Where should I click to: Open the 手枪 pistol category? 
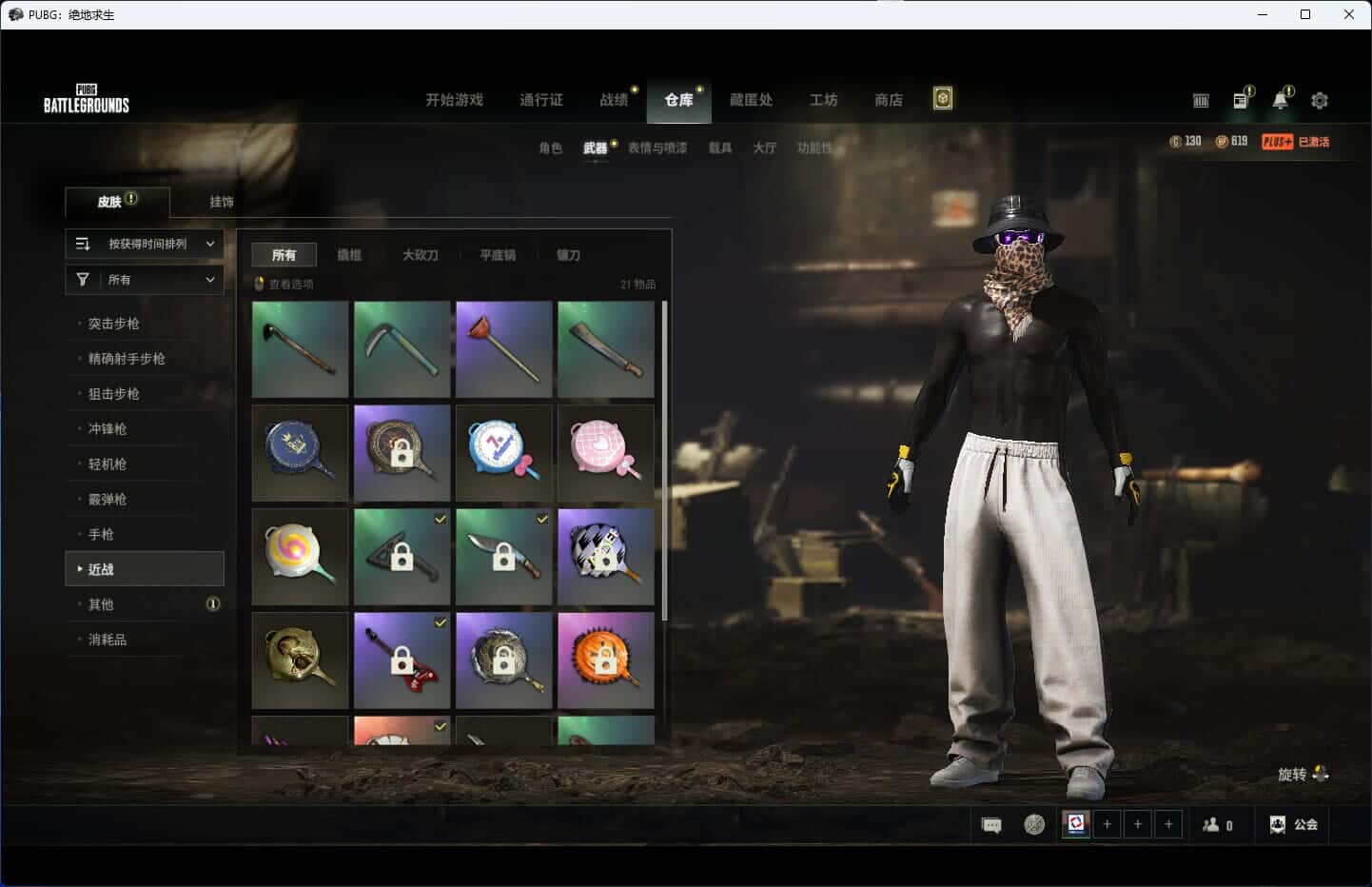click(x=101, y=535)
